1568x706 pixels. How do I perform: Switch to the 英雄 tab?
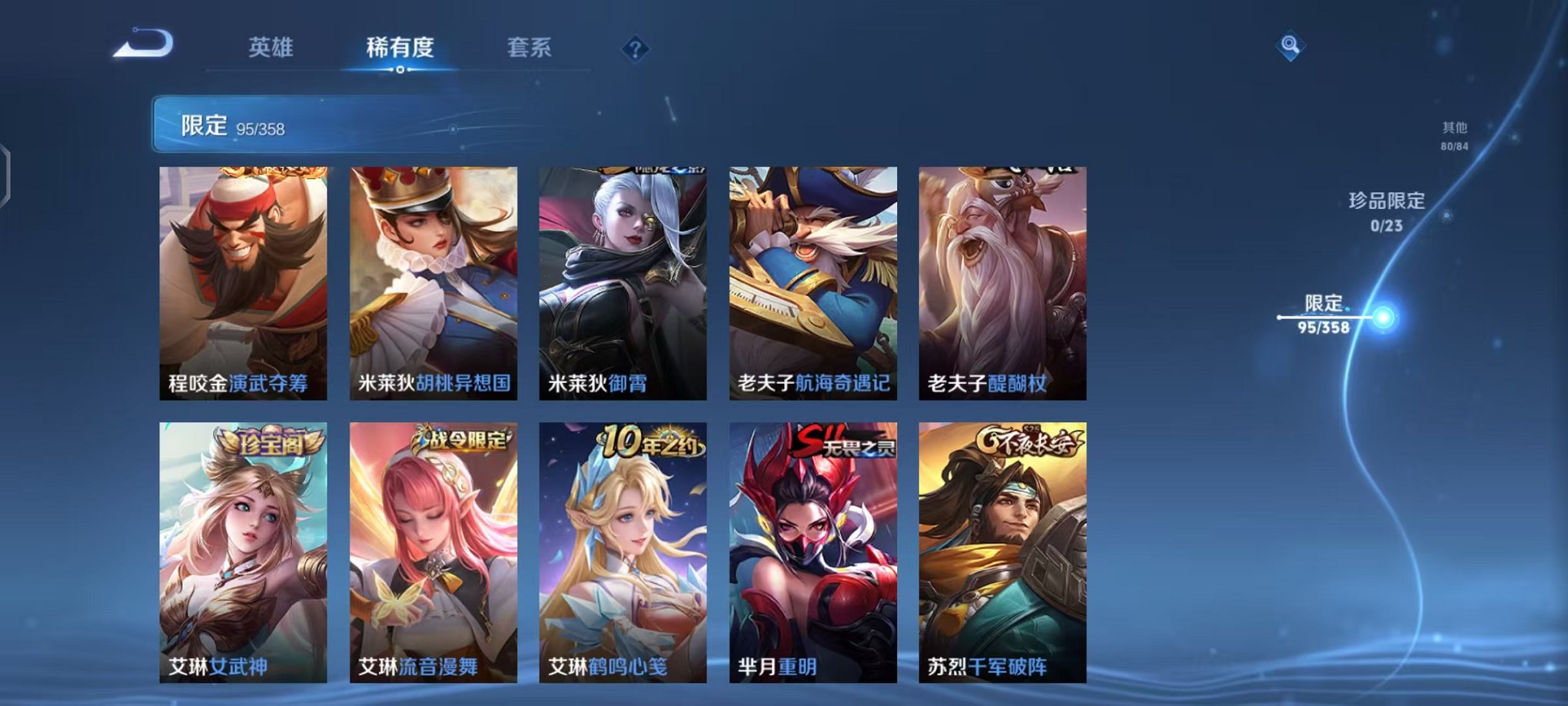coord(271,48)
